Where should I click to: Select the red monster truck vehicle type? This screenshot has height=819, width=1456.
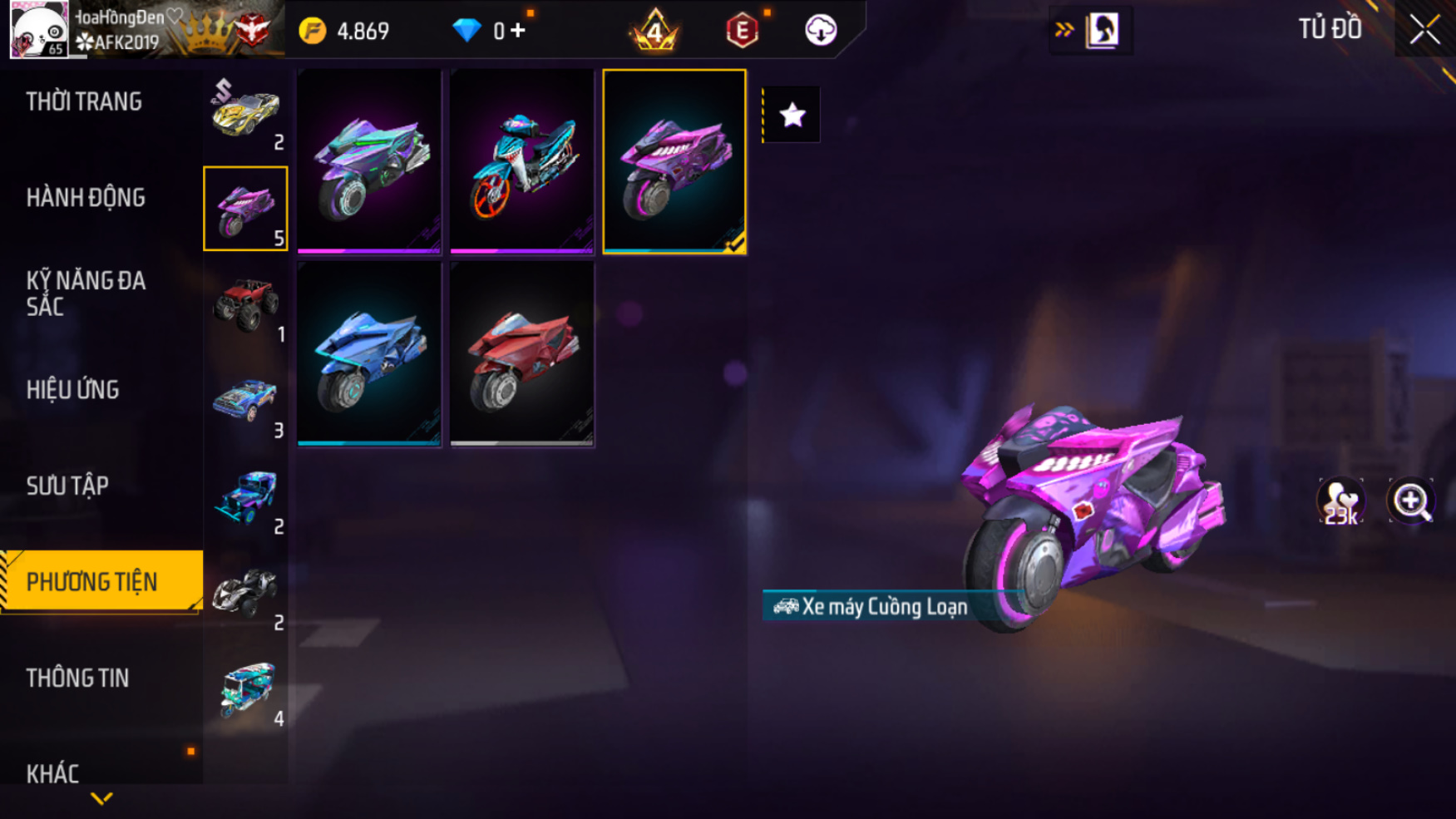pos(245,304)
